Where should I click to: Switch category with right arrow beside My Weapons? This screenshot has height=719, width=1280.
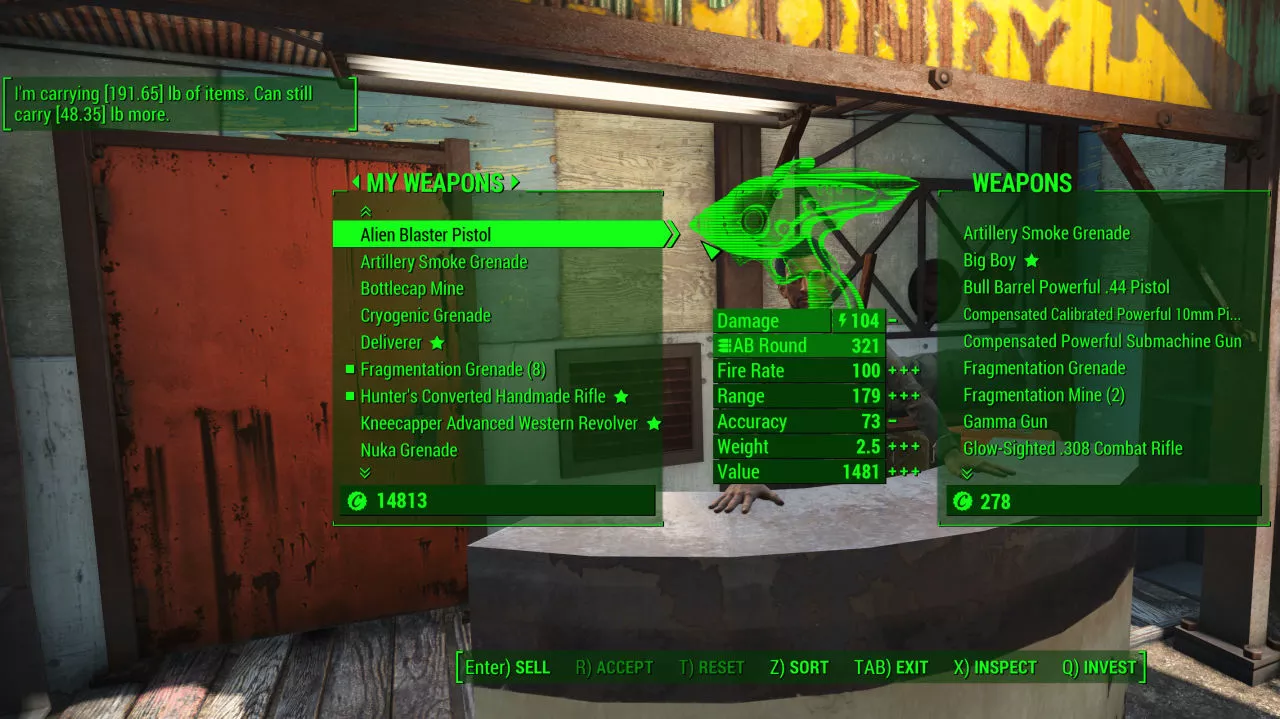[x=515, y=183]
